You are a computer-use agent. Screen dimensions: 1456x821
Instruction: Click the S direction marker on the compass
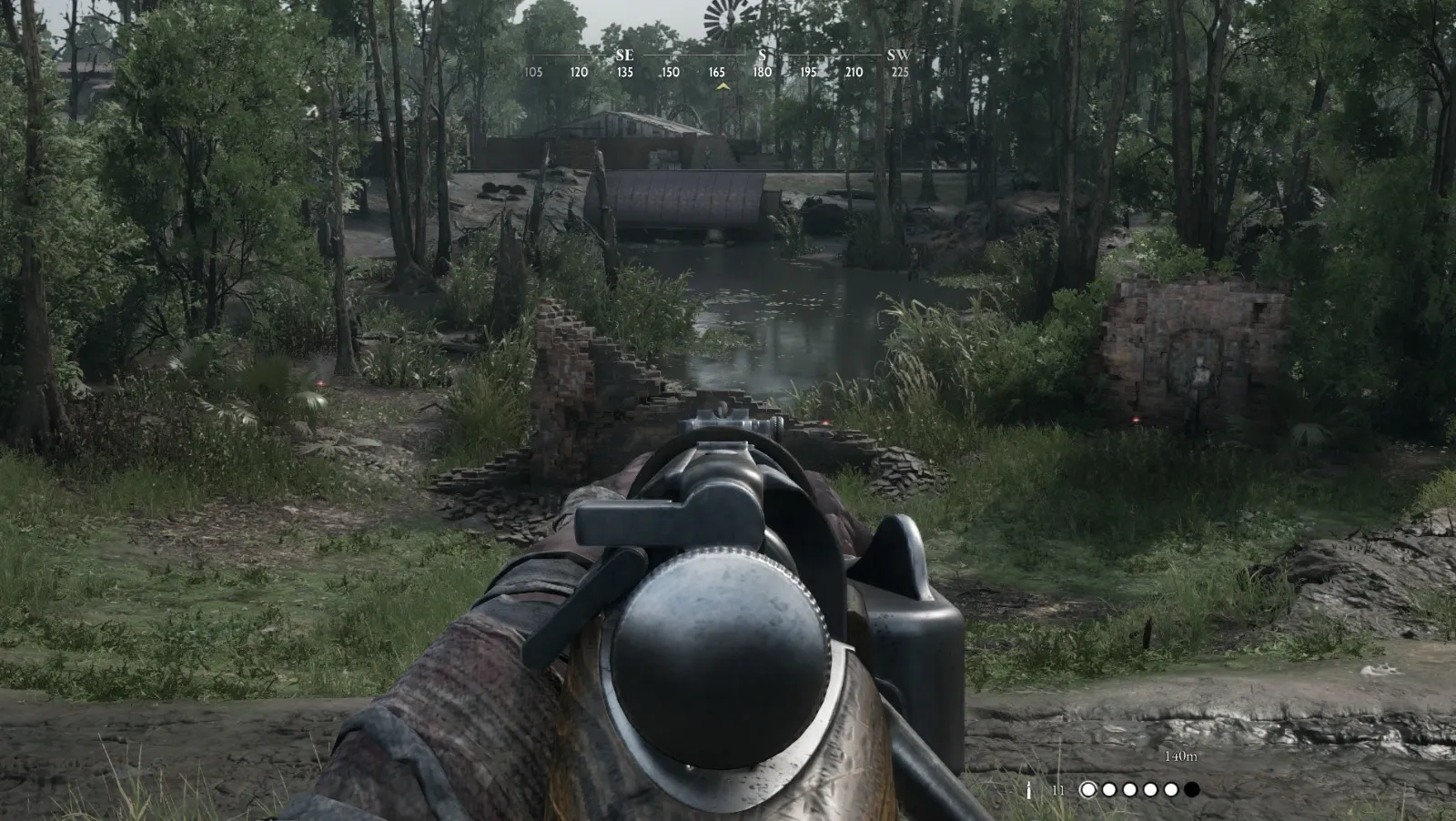click(761, 55)
